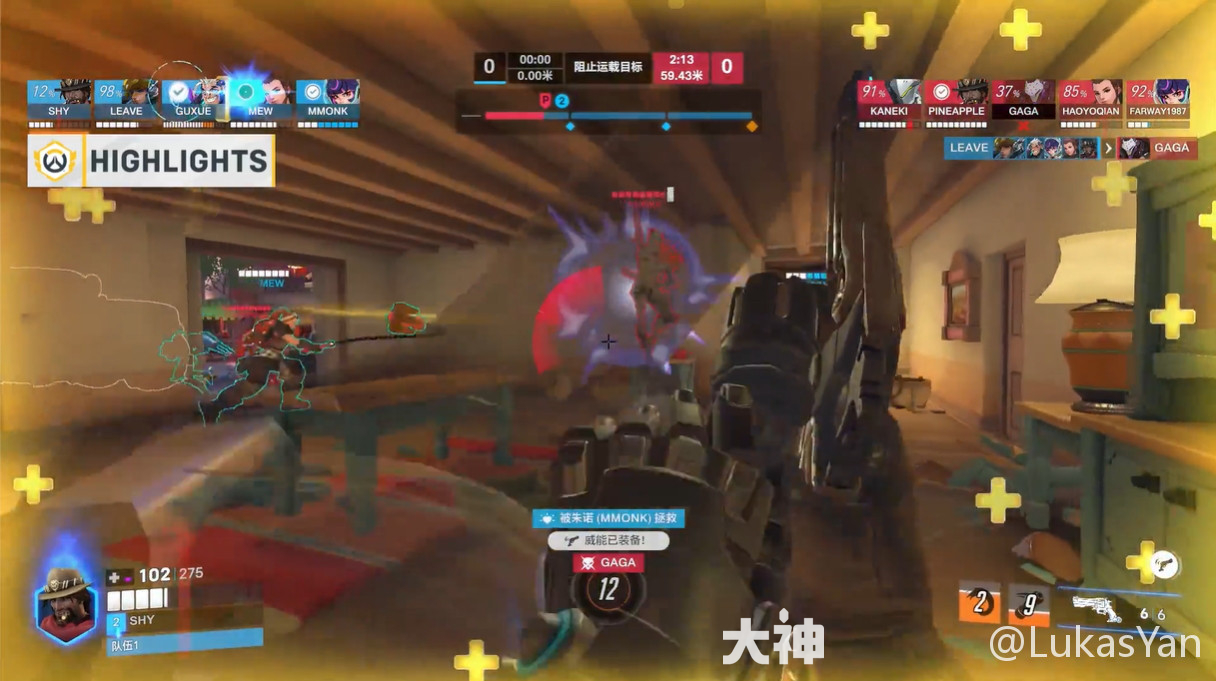Open the LEAVE eliminated GAGA kill feed entry

click(x=1069, y=148)
